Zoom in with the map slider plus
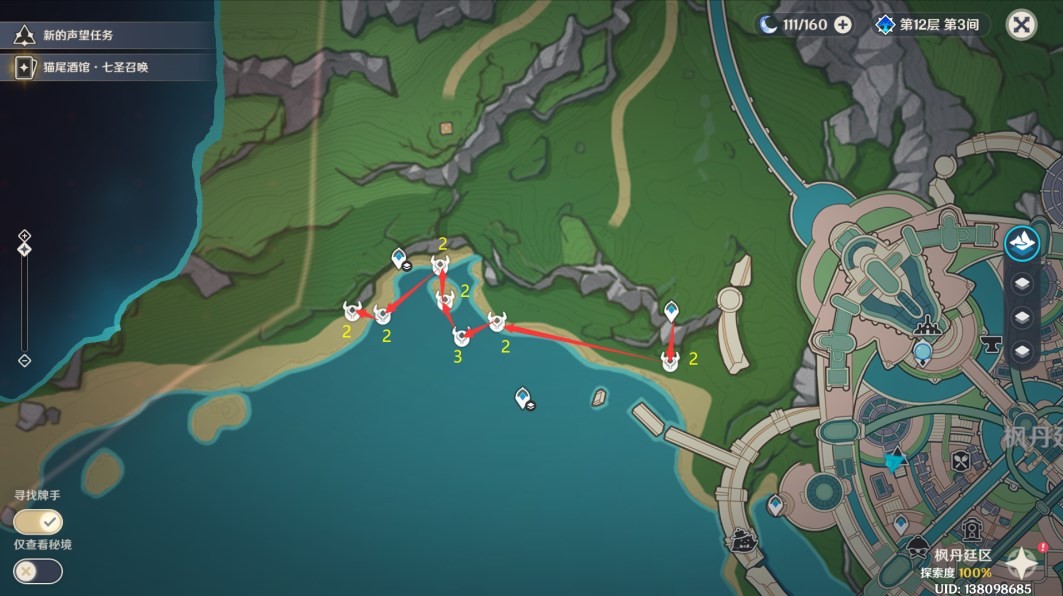Image resolution: width=1063 pixels, height=596 pixels. click(x=25, y=236)
